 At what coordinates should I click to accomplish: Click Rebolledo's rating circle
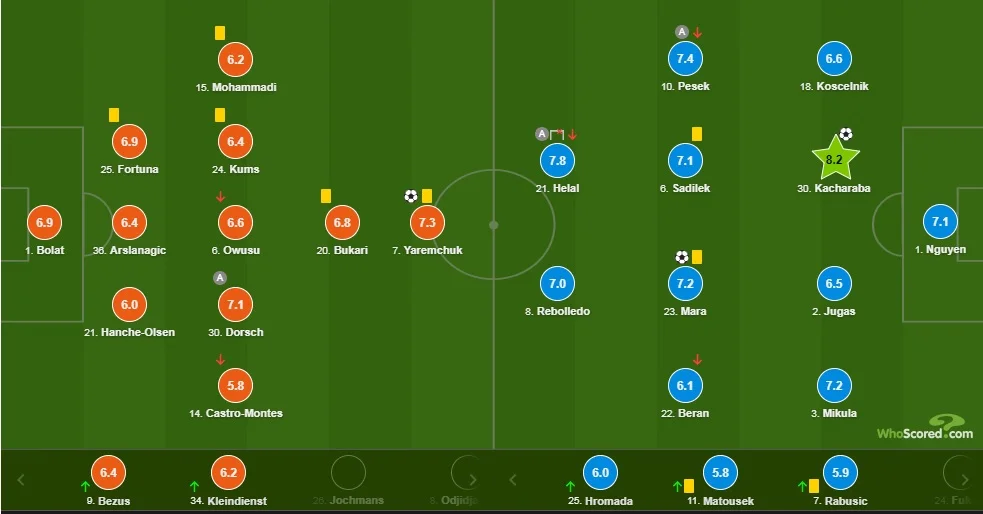[558, 283]
